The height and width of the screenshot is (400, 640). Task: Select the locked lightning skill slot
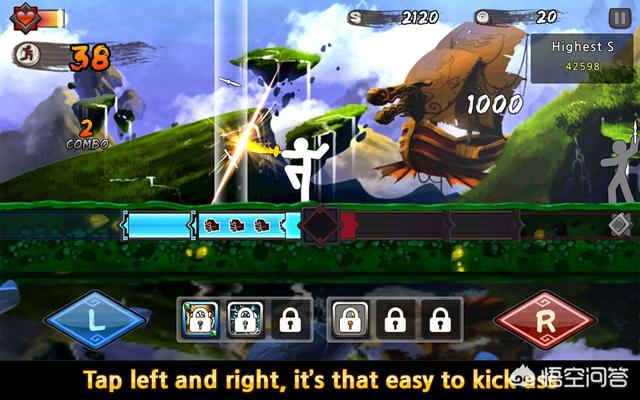244,320
